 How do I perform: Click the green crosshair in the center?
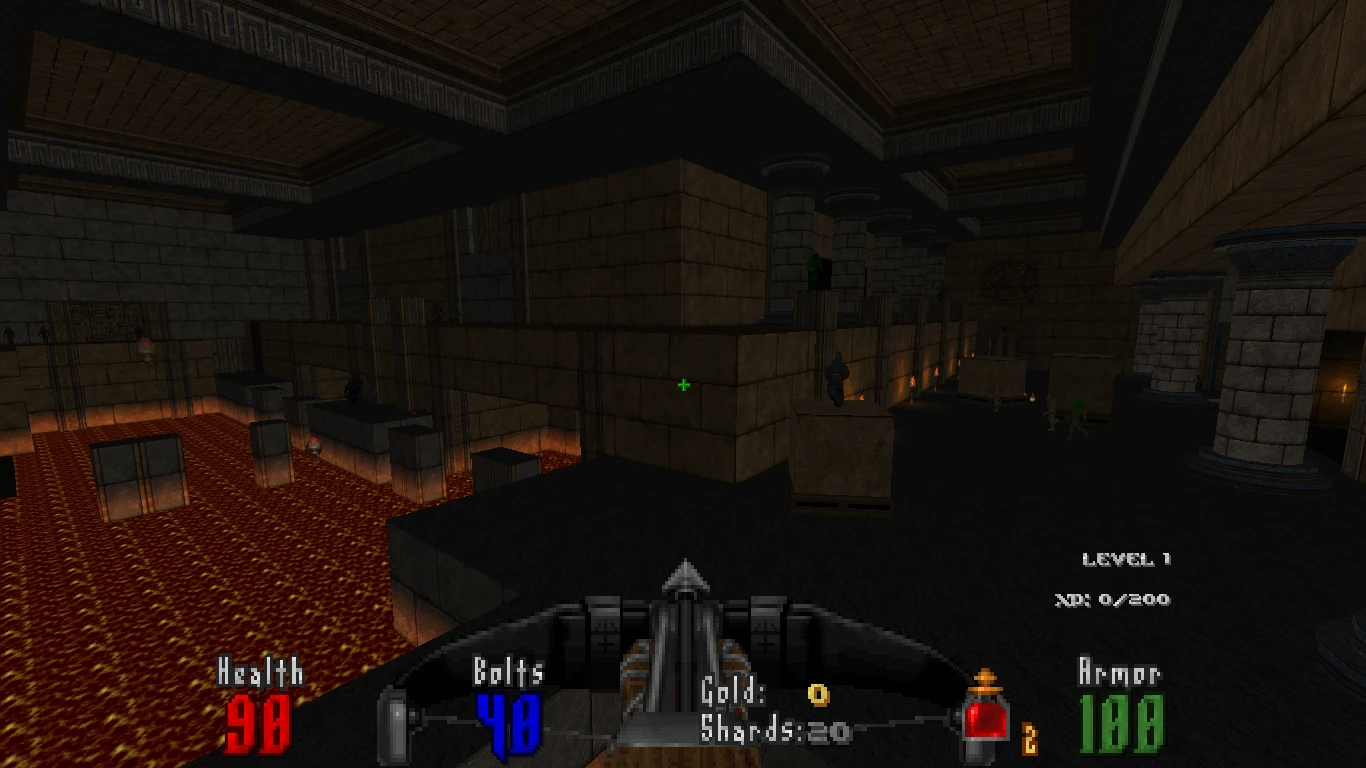[683, 385]
